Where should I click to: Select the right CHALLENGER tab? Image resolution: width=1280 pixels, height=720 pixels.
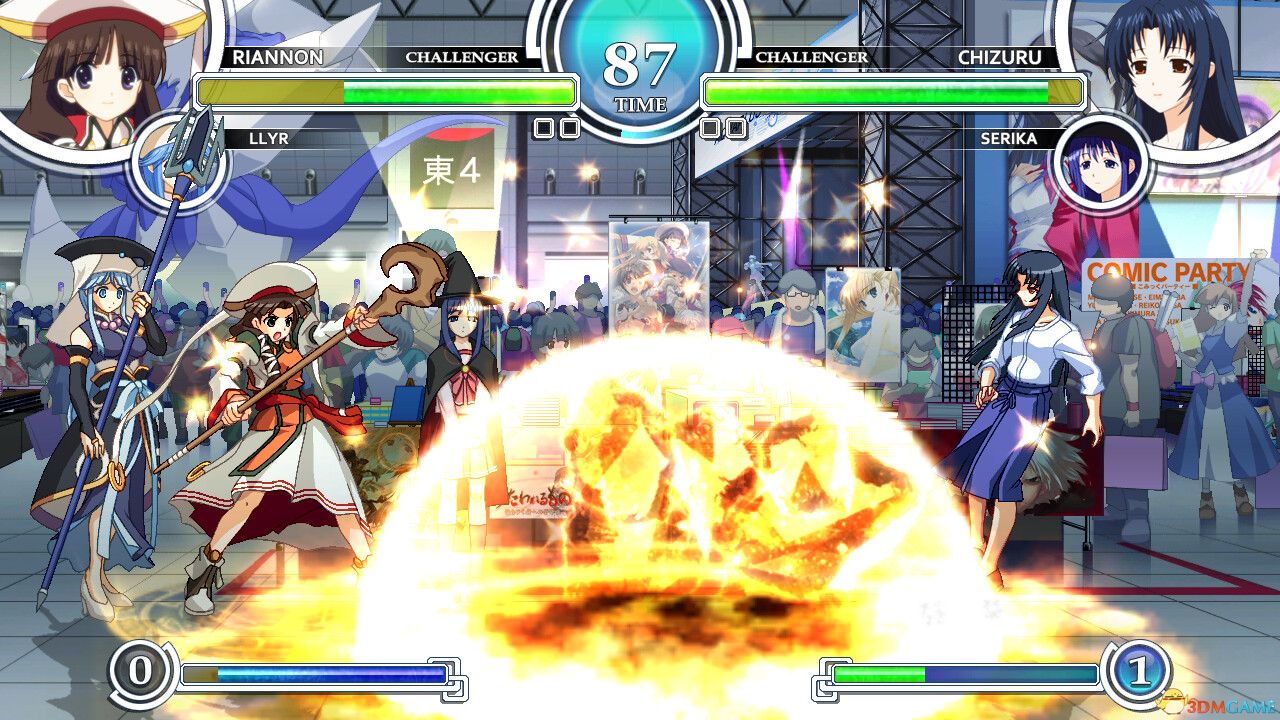point(815,58)
